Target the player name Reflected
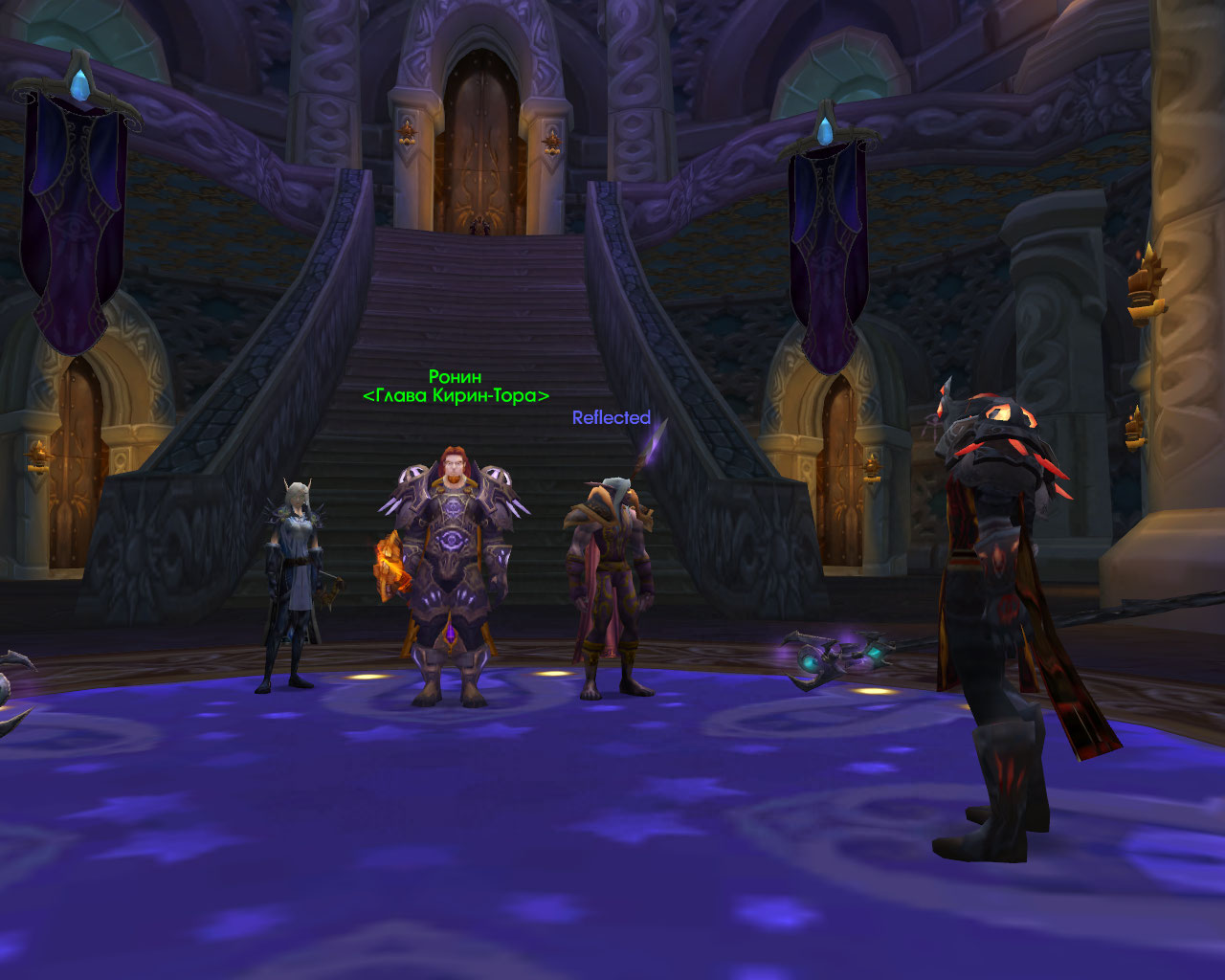The width and height of the screenshot is (1225, 980). coord(611,418)
